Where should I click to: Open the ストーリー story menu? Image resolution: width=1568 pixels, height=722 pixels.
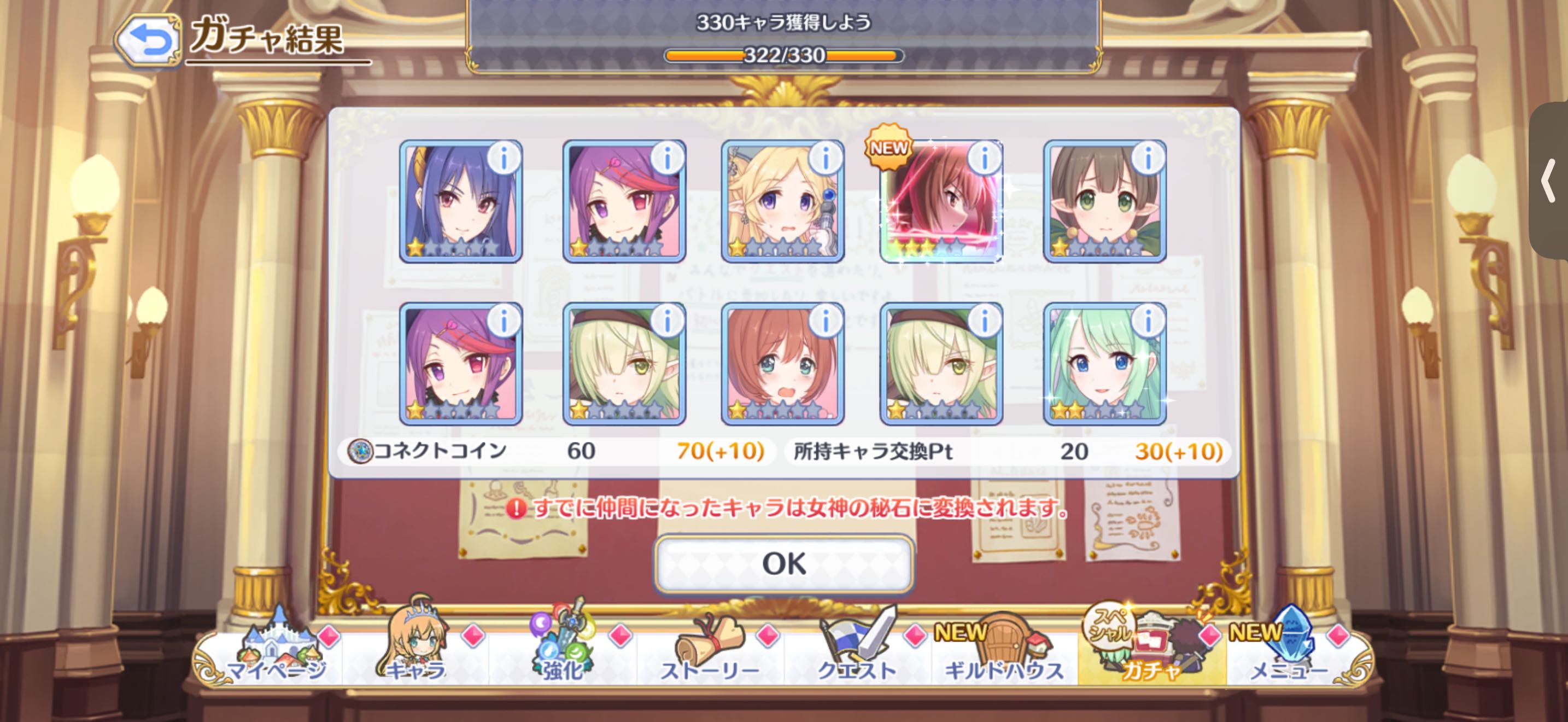click(x=710, y=651)
